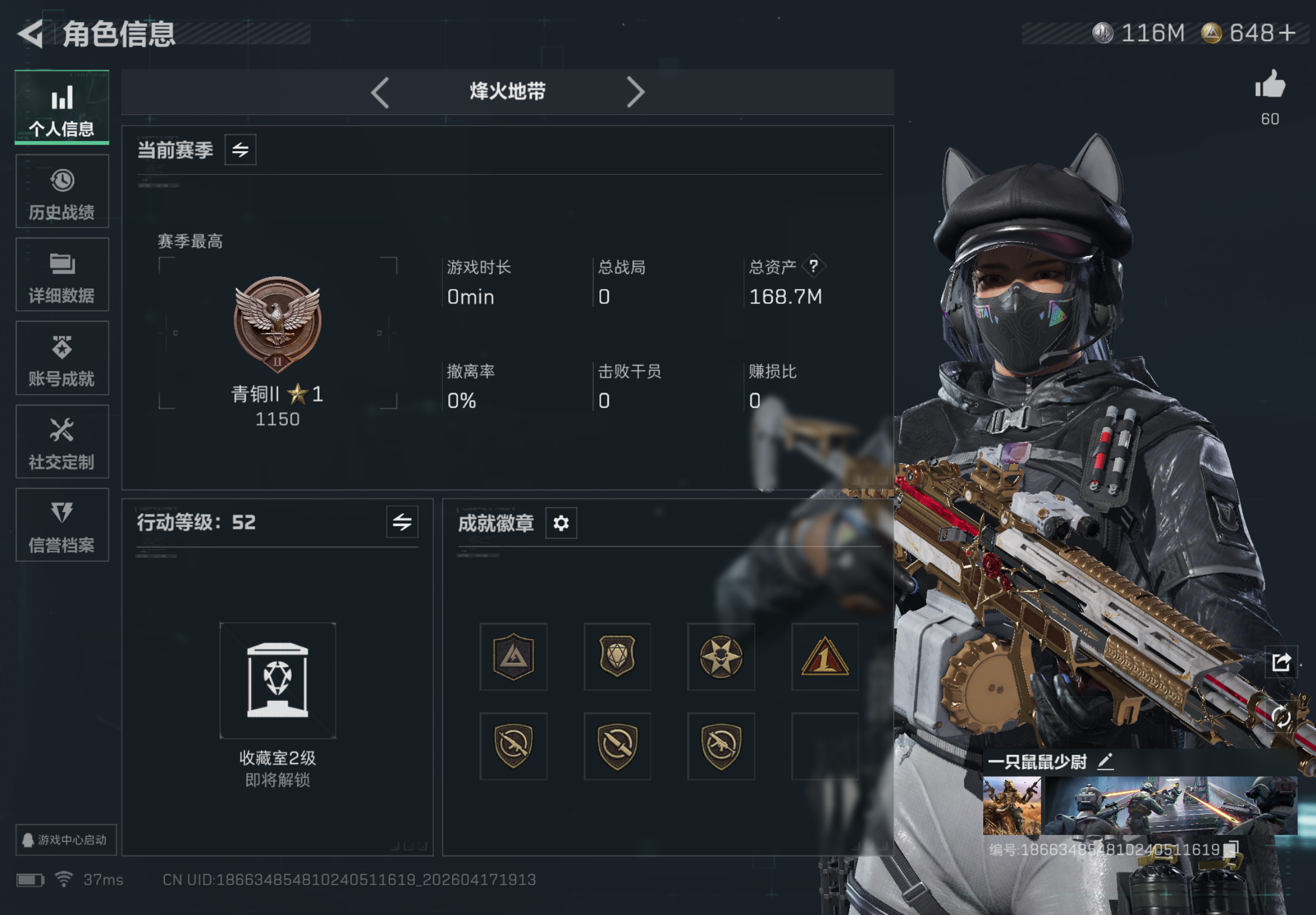1316x915 pixels.
Task: Open the 详细数据 tab
Action: [62, 274]
